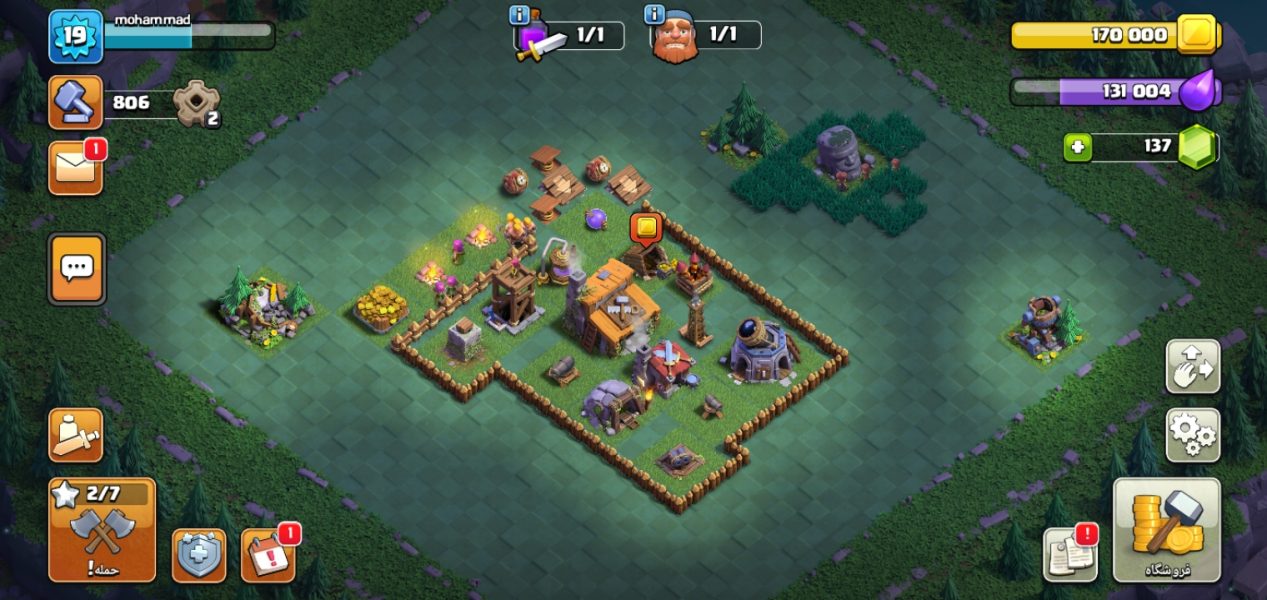Open the mailbox envelope with notification
Screen dimensions: 1267x600
click(x=76, y=168)
